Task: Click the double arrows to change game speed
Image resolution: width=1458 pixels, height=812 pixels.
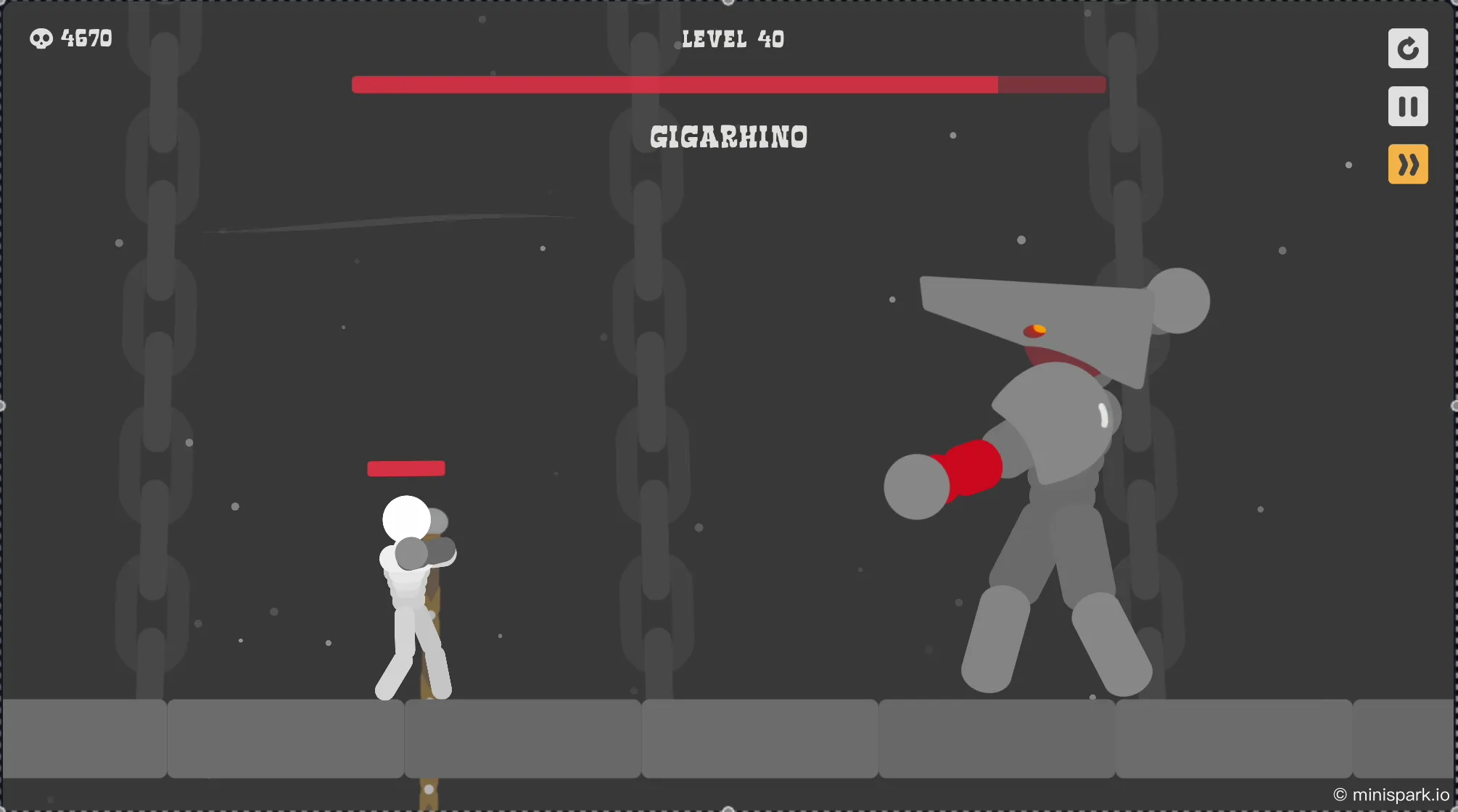Action: (x=1407, y=164)
